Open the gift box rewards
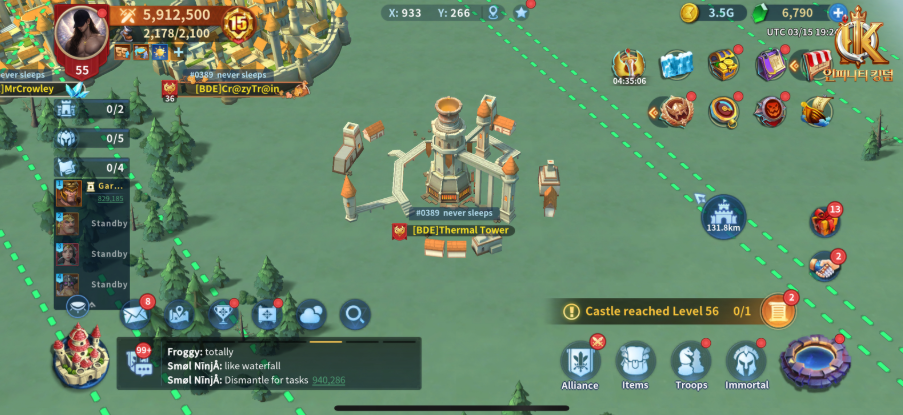 click(825, 221)
